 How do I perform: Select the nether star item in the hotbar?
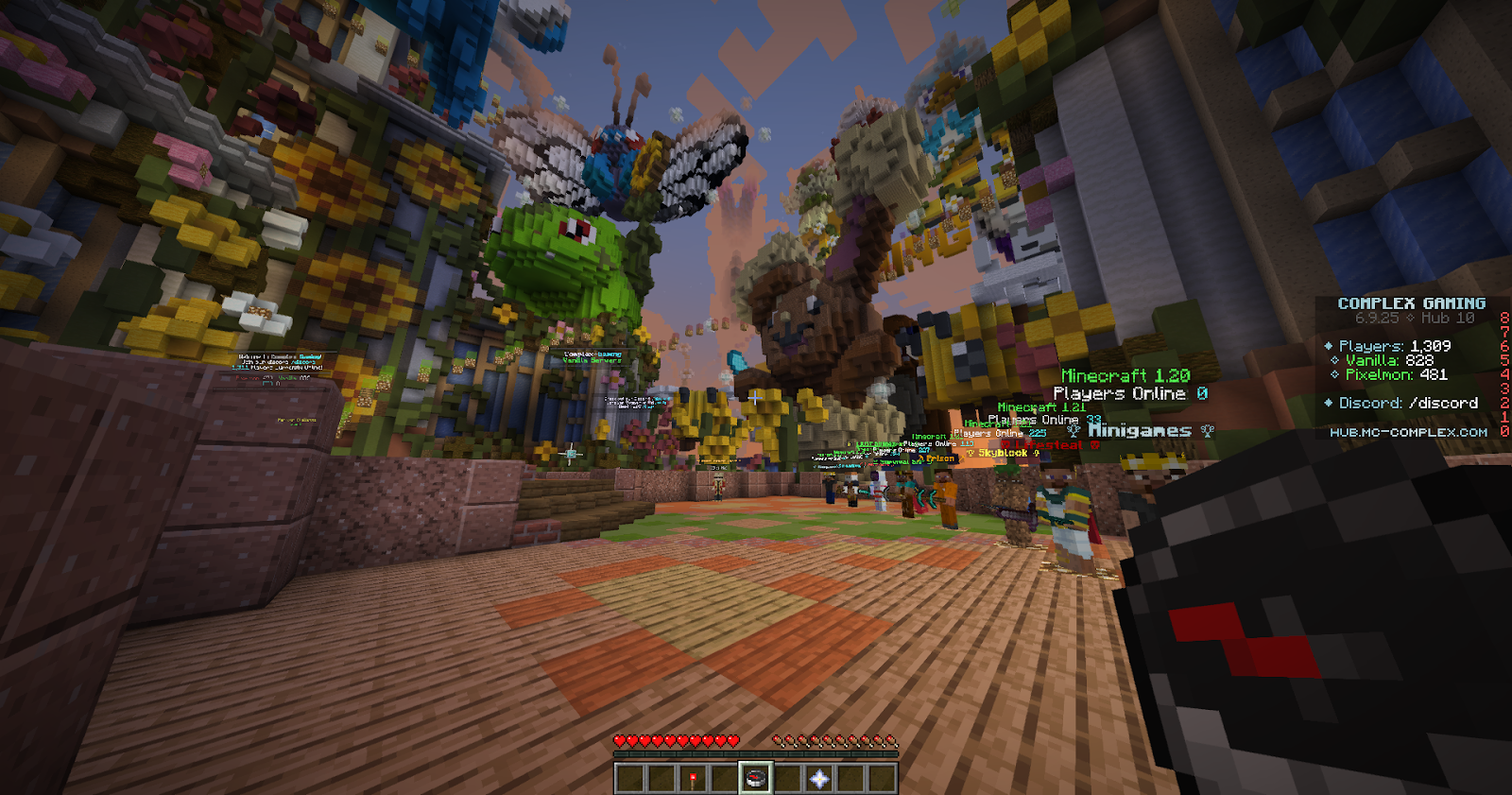coord(819,777)
